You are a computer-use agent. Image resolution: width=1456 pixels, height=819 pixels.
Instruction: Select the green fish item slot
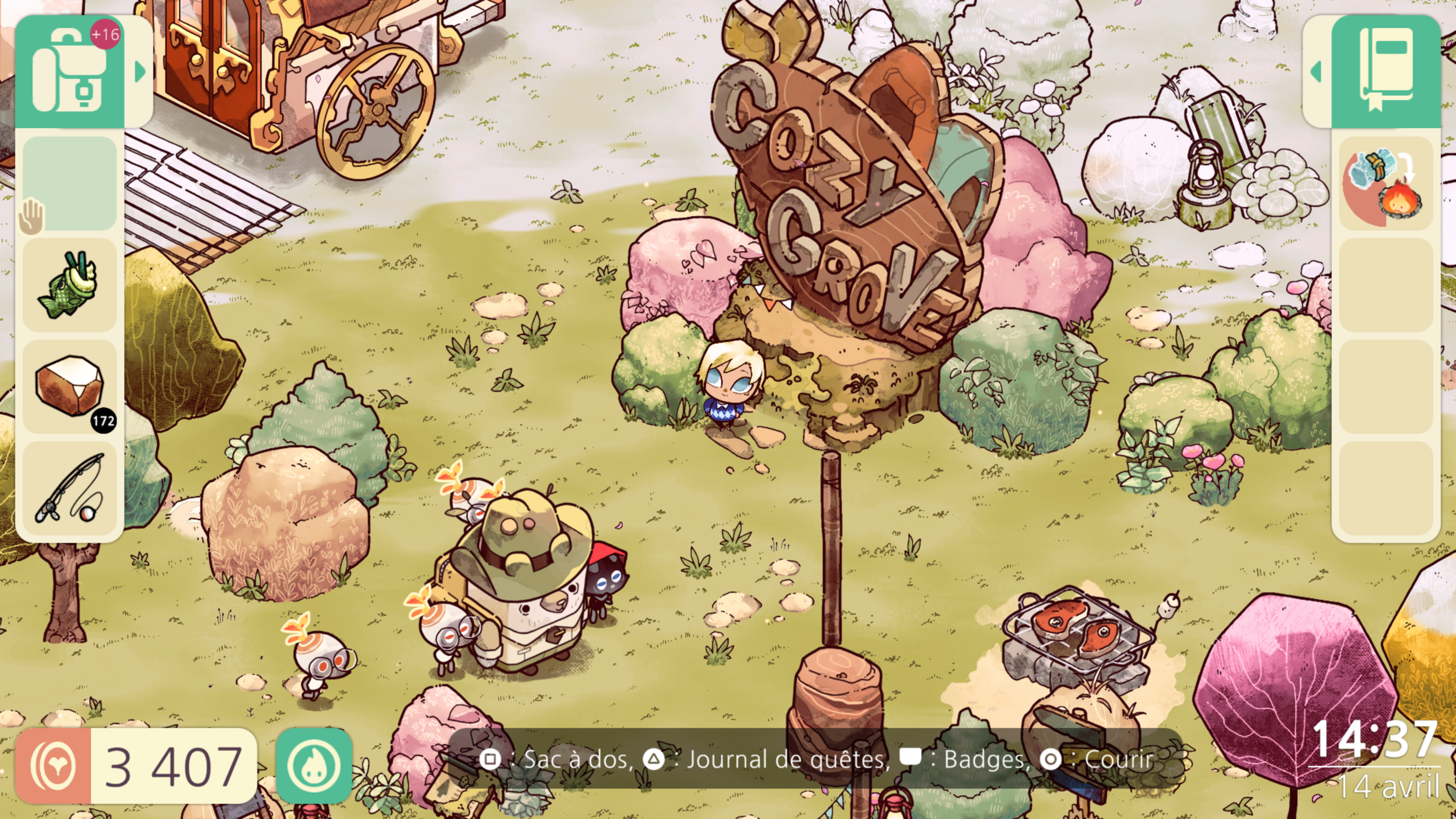click(x=69, y=285)
